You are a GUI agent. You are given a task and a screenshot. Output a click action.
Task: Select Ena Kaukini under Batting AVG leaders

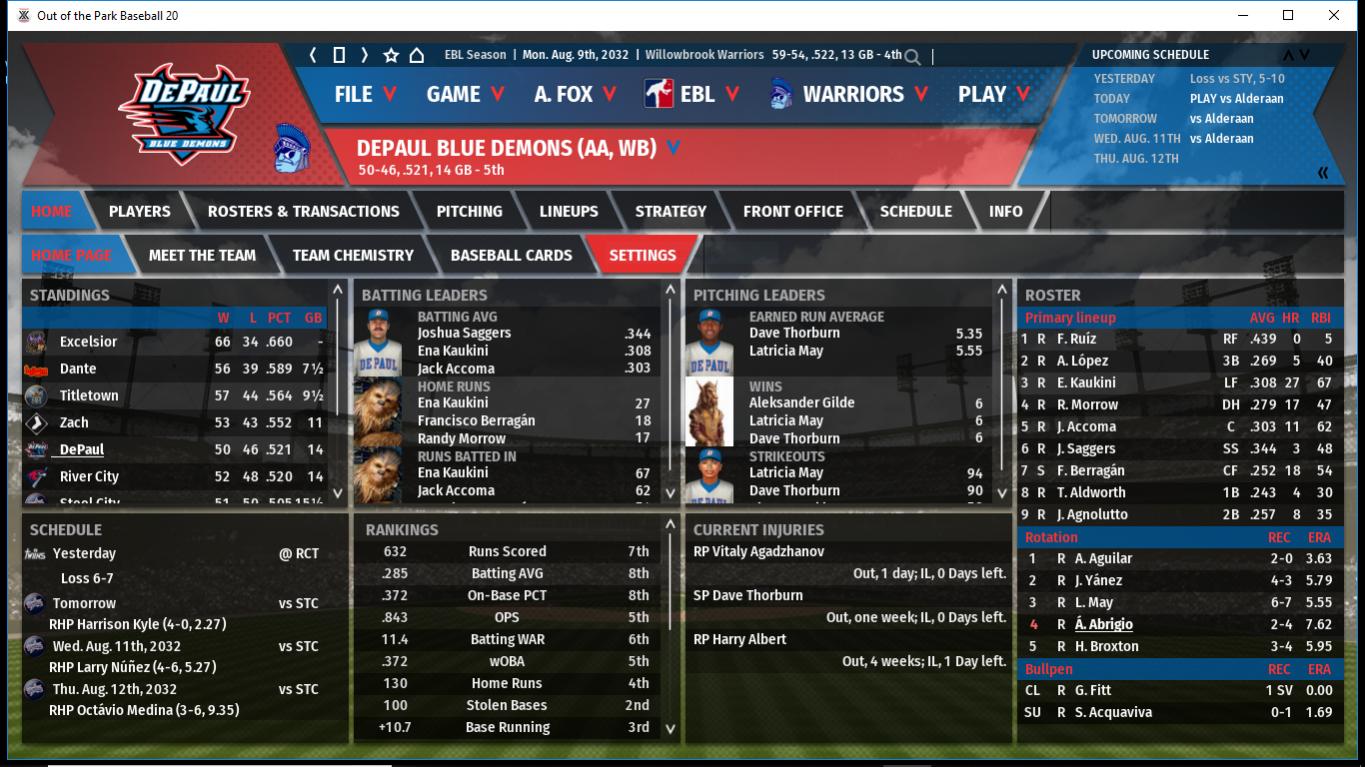click(x=452, y=351)
